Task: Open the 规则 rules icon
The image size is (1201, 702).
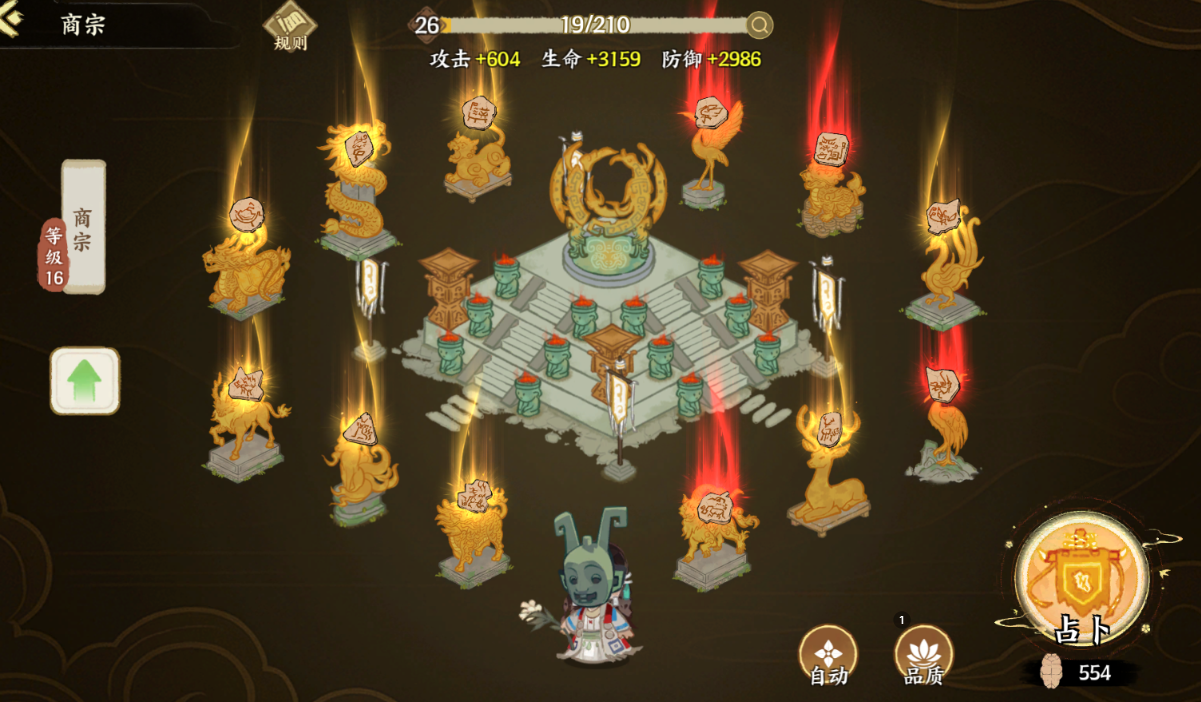Action: pos(290,26)
